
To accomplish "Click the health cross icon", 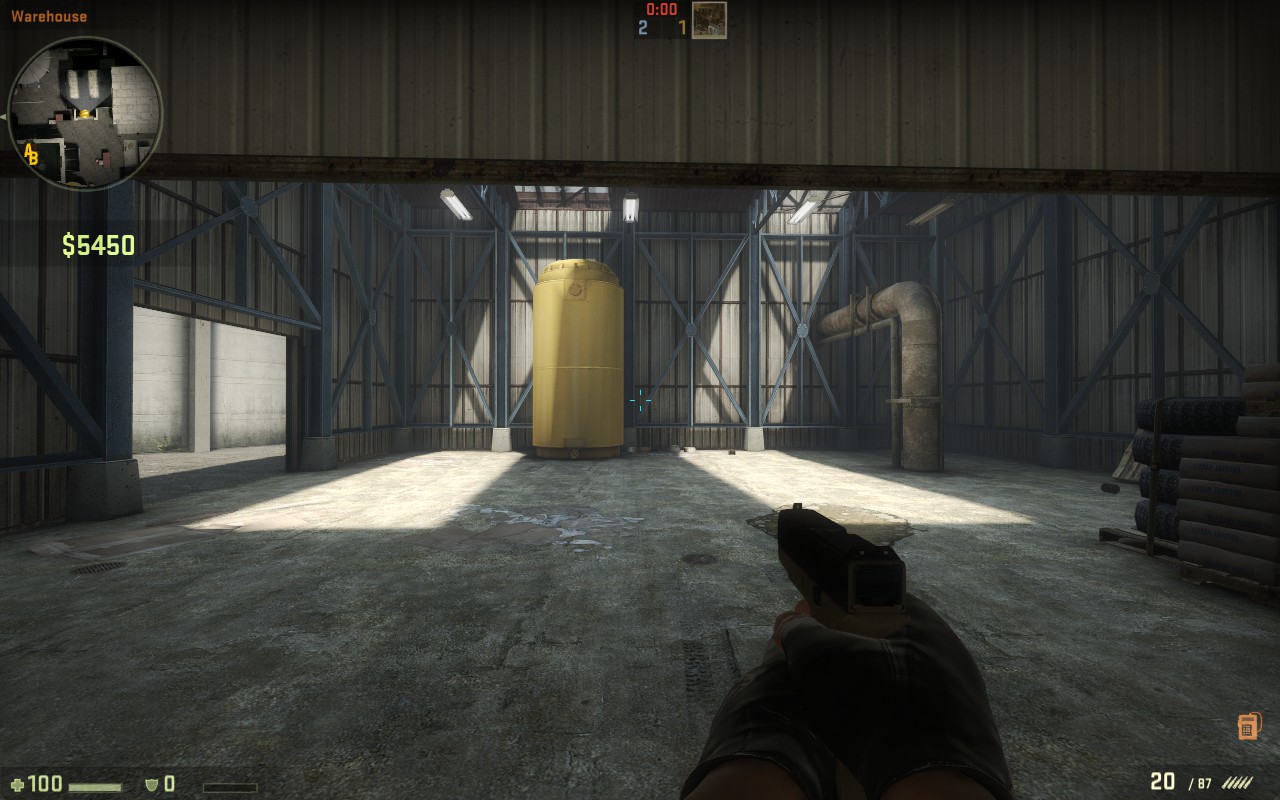I will pos(17,784).
